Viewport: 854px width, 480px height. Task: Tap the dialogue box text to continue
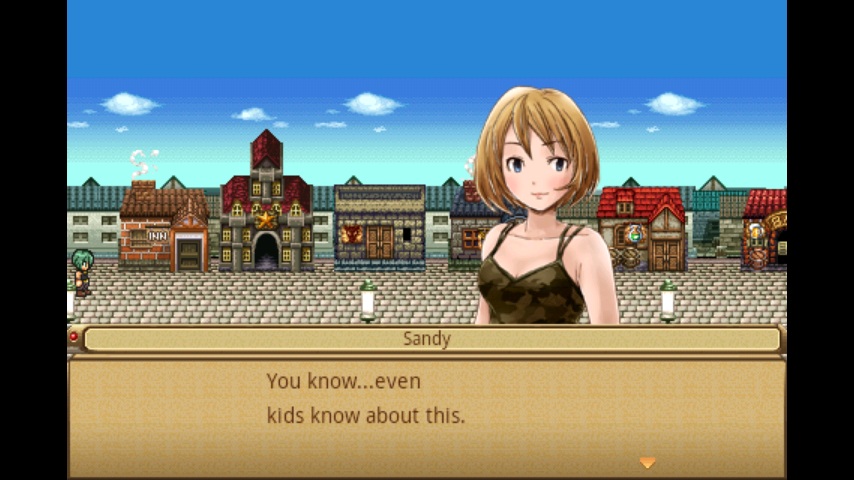(366, 398)
